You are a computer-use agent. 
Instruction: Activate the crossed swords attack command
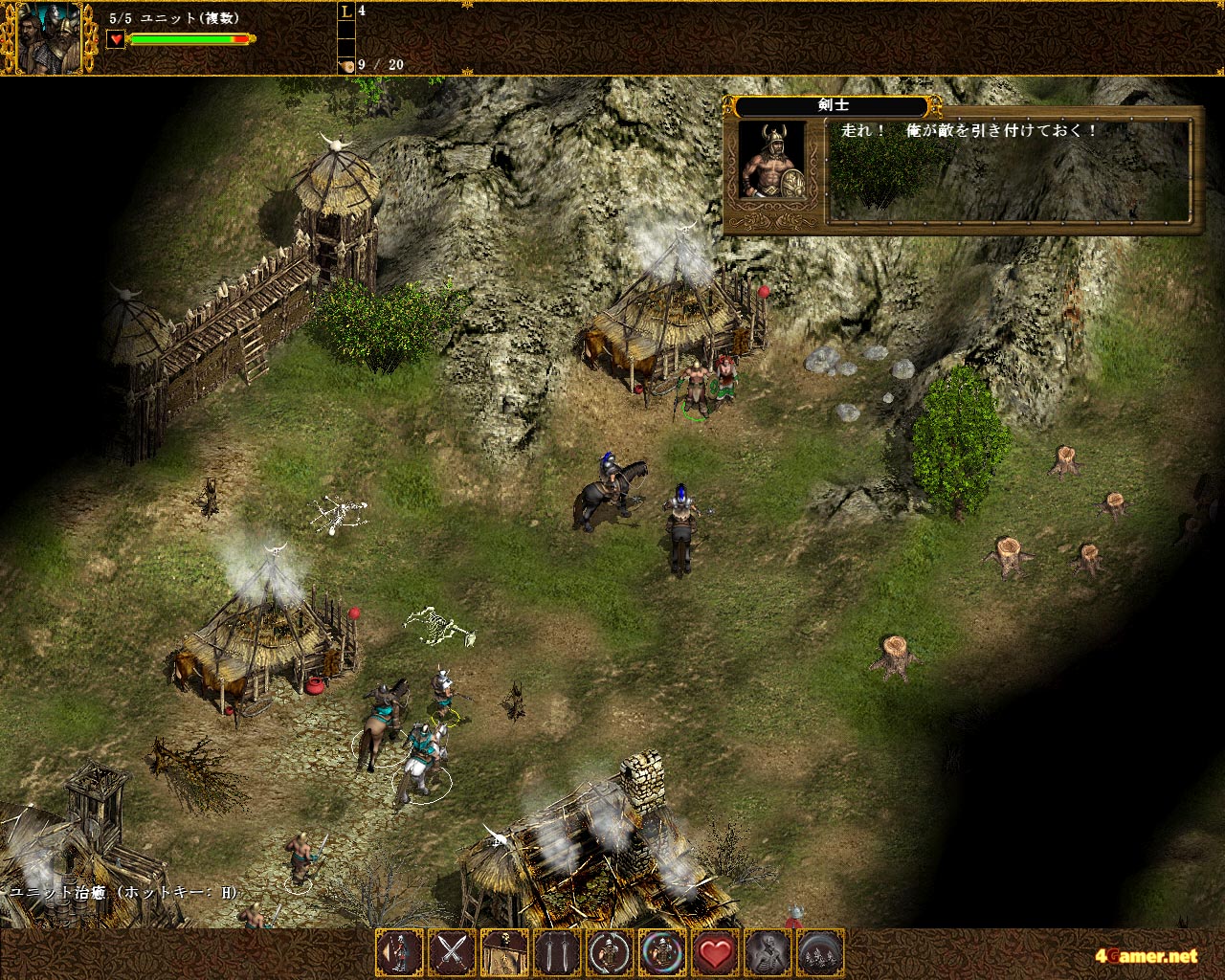[x=452, y=952]
